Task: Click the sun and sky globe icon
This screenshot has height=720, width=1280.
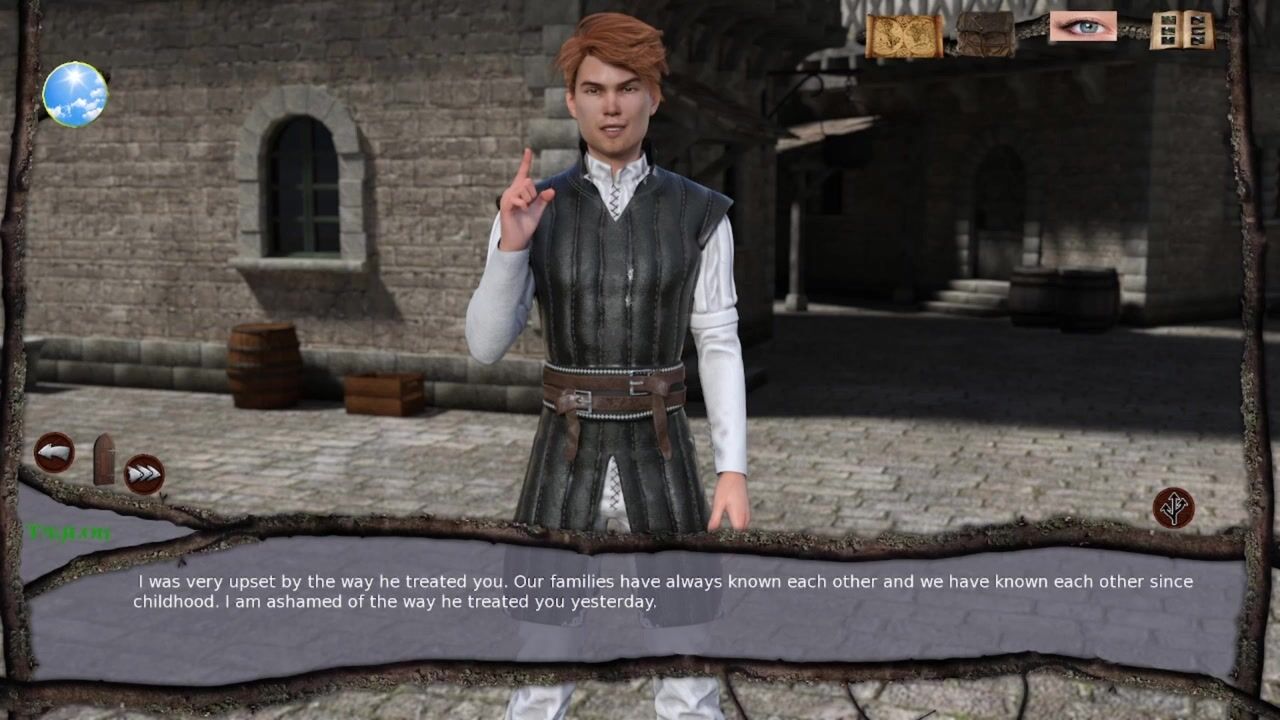Action: click(75, 95)
